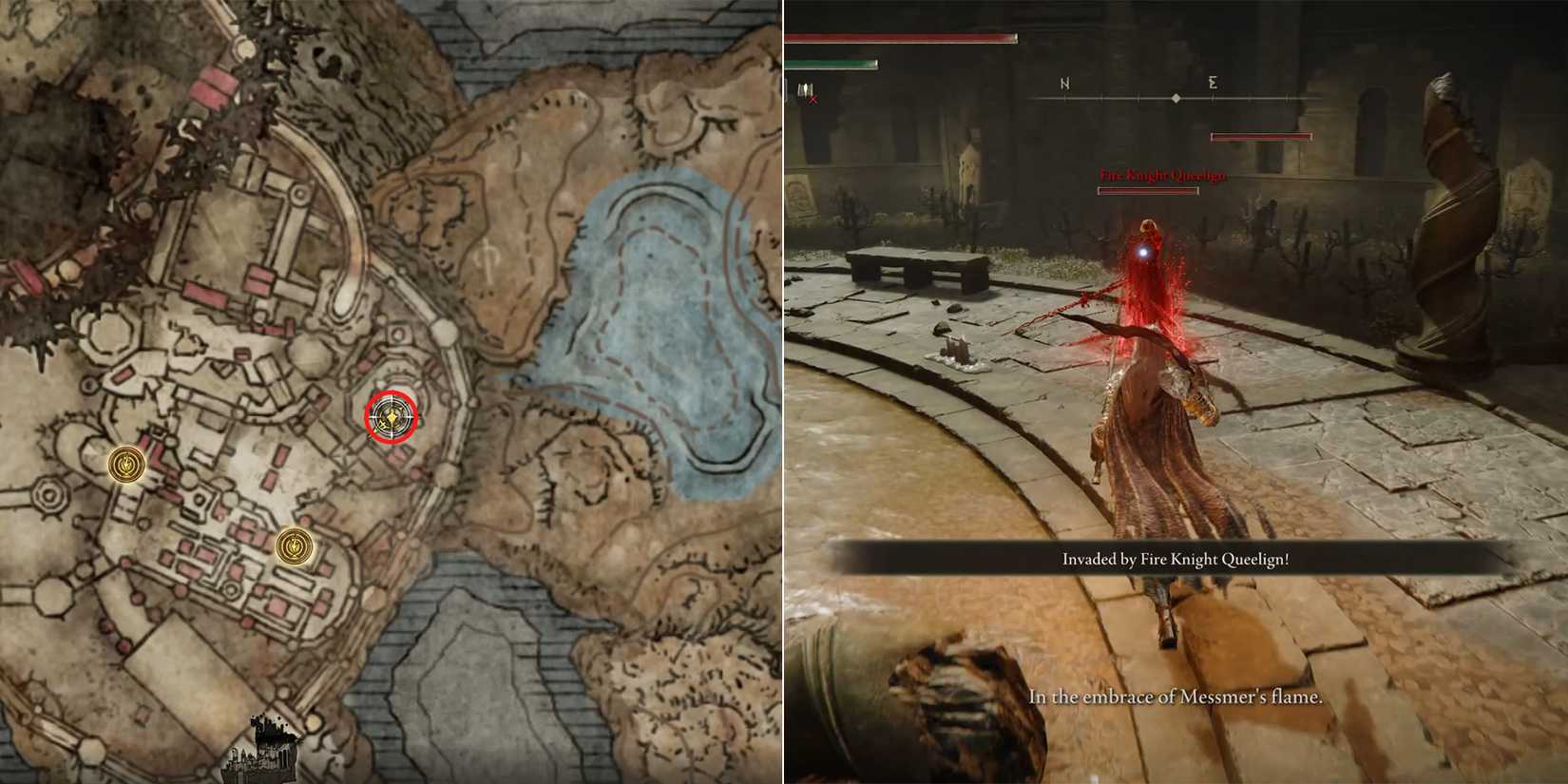Enable the red enemy bar at top right

(1261, 136)
